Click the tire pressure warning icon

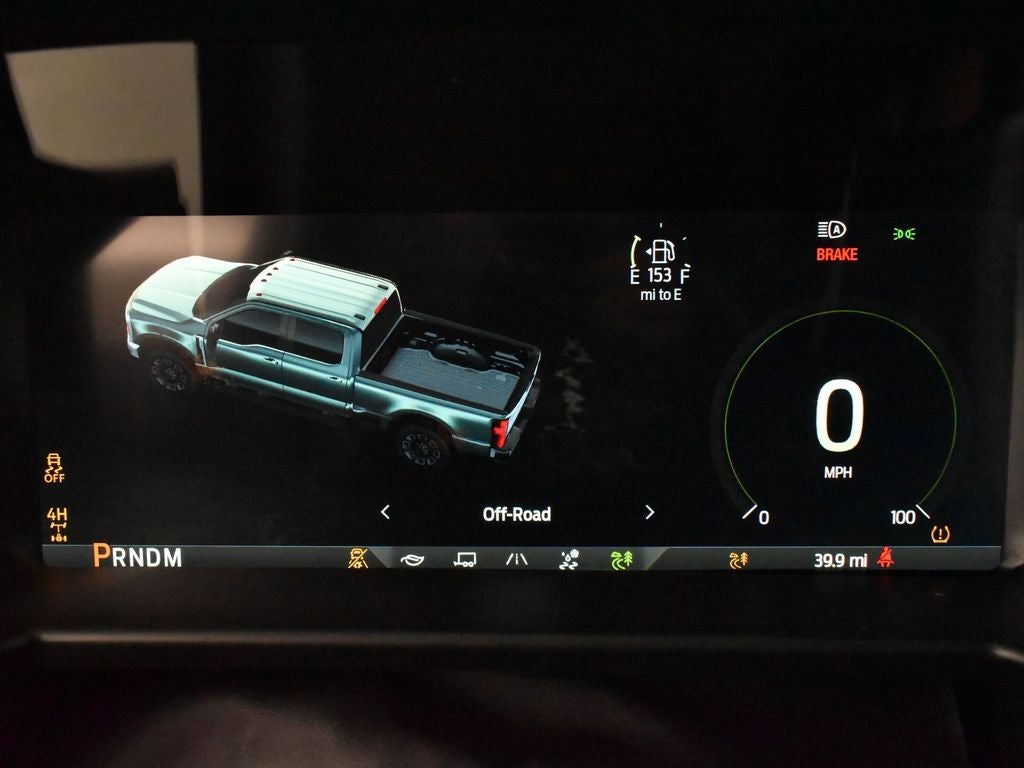click(x=940, y=535)
